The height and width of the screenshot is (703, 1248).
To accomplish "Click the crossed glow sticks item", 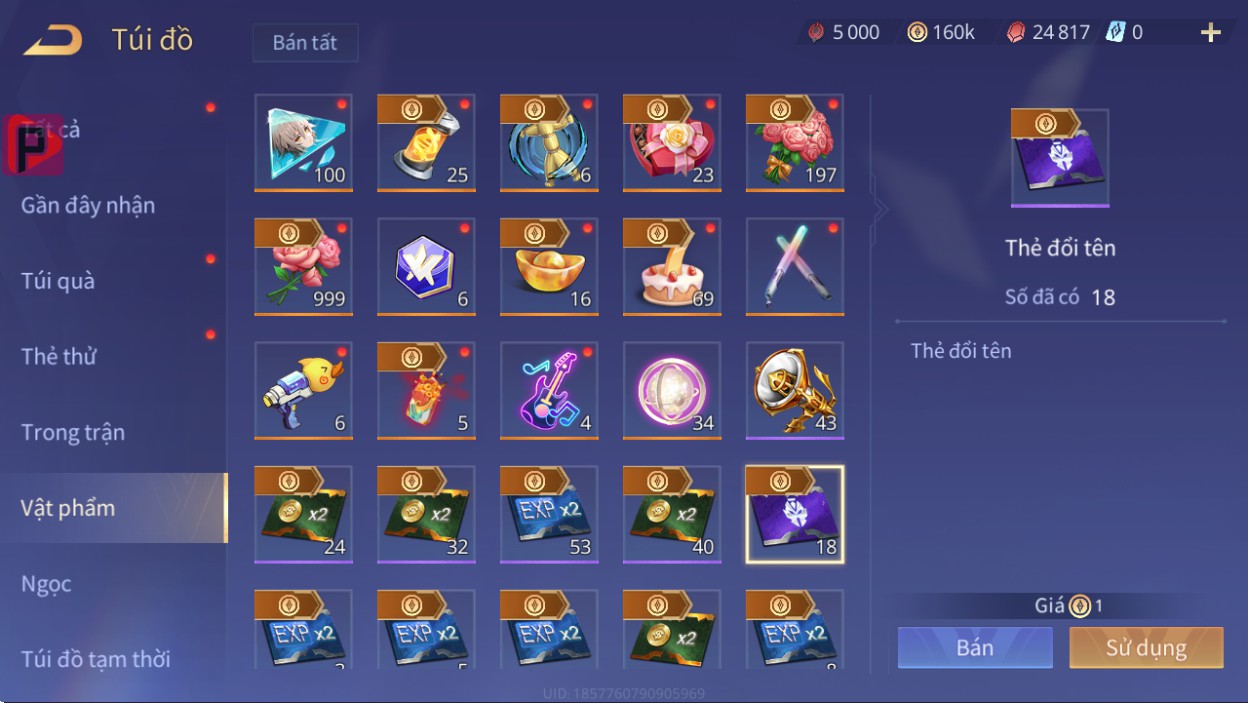I will coord(795,266).
